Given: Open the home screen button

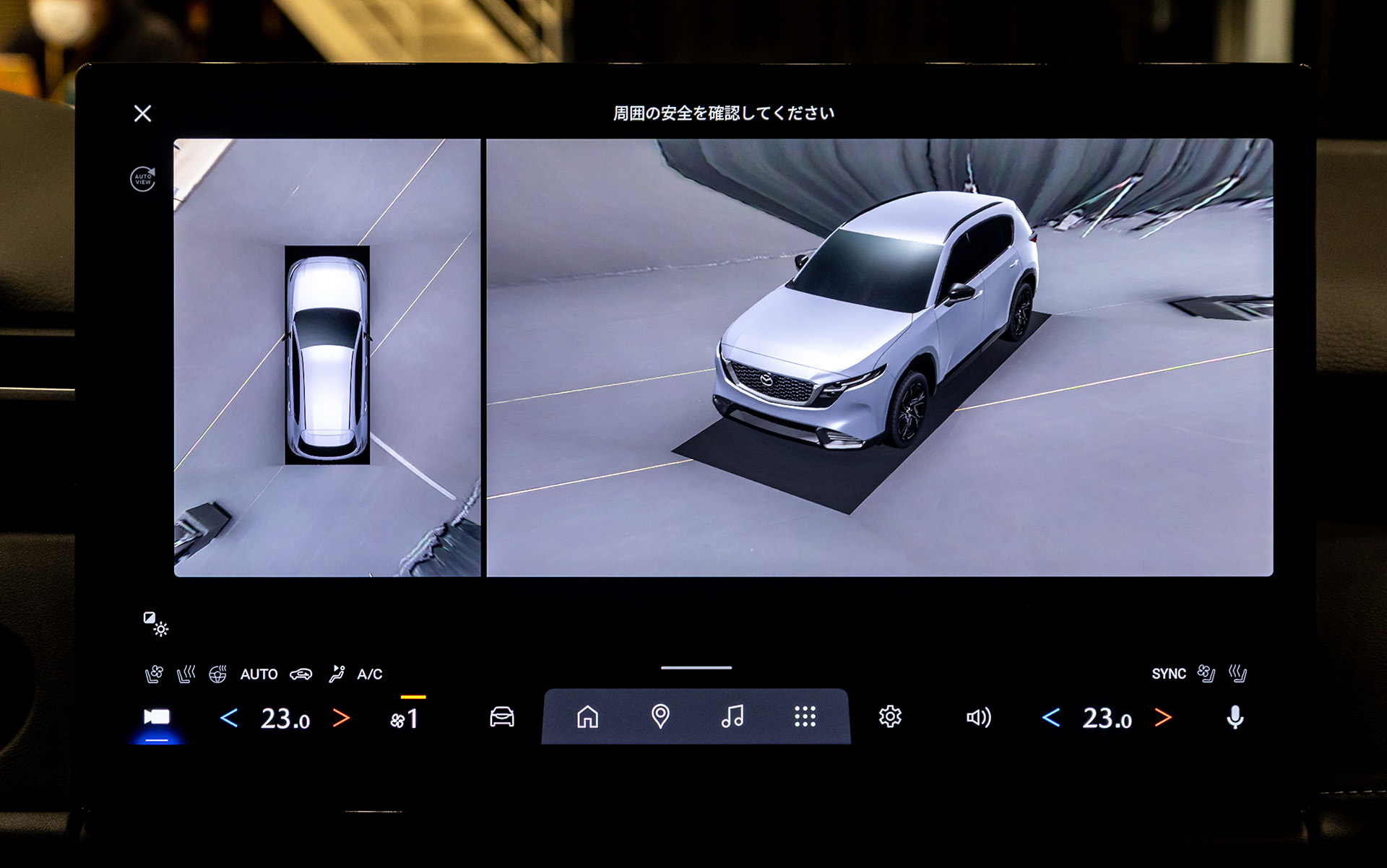Looking at the screenshot, I should tap(587, 717).
